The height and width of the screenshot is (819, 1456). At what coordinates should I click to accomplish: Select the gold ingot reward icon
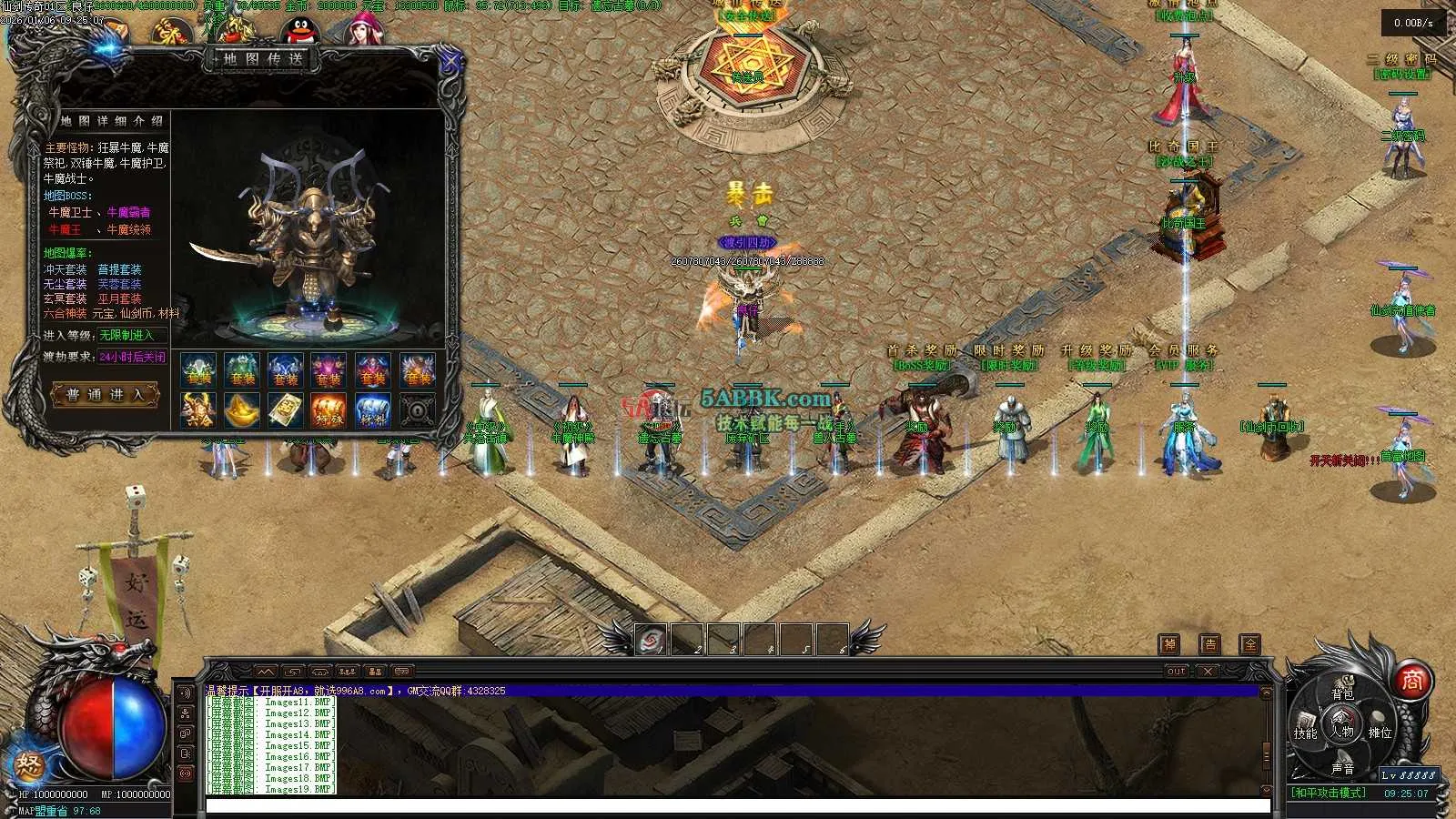pos(241,410)
